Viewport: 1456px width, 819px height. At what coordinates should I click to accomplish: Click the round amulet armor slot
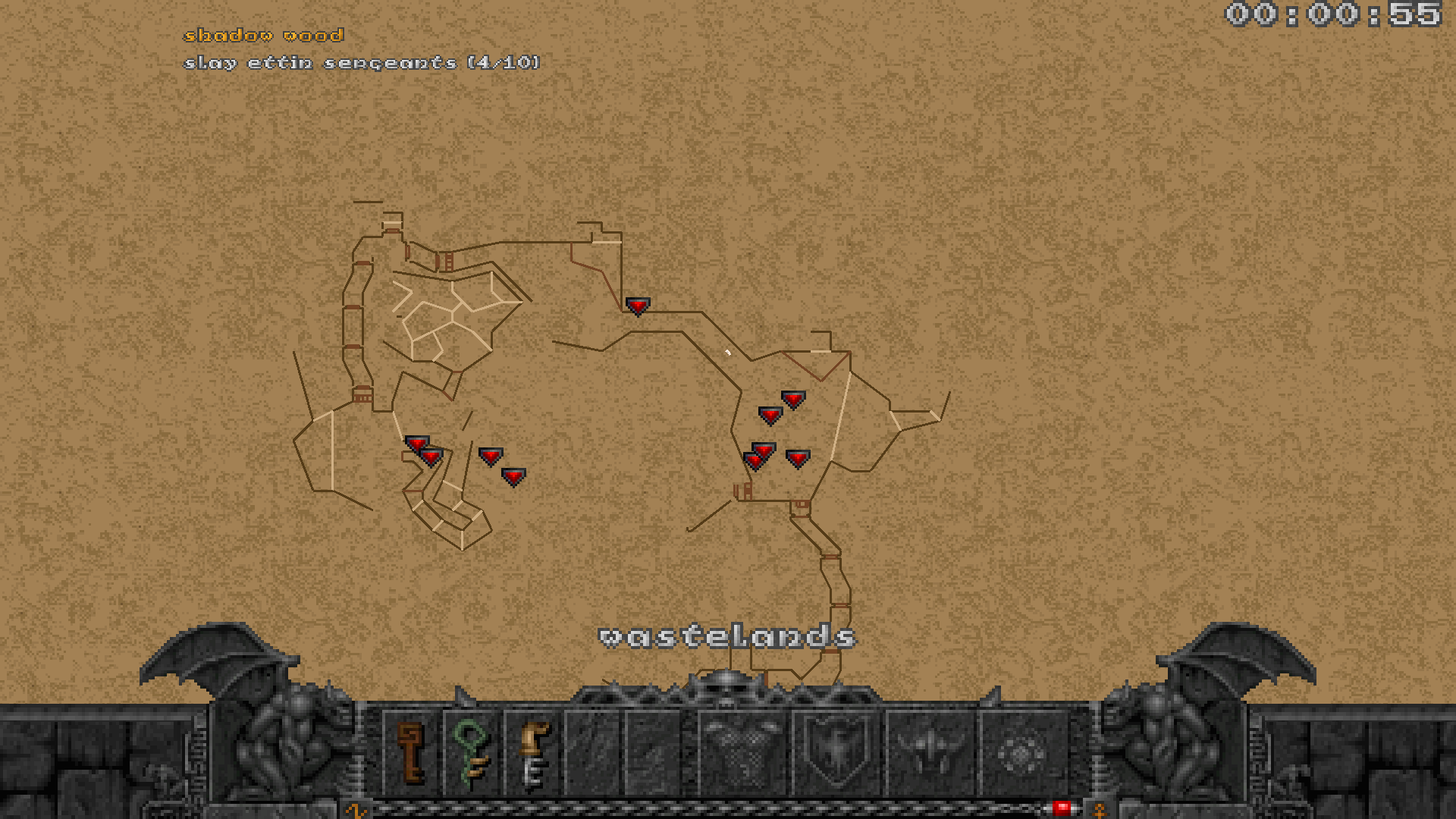[1022, 752]
